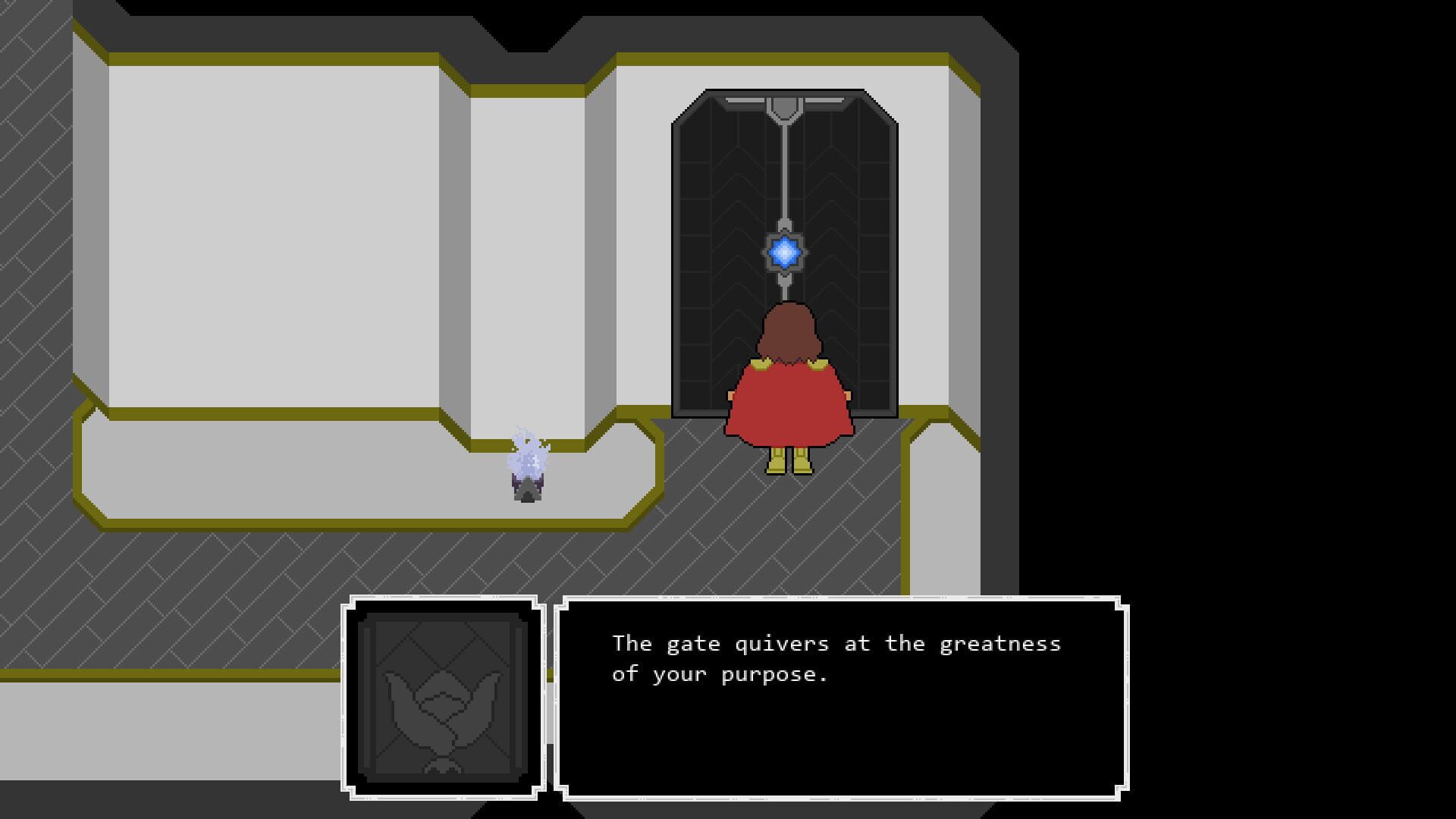Screen dimensions: 1456x819
Task: Click the torch base below the flame
Action: [527, 493]
